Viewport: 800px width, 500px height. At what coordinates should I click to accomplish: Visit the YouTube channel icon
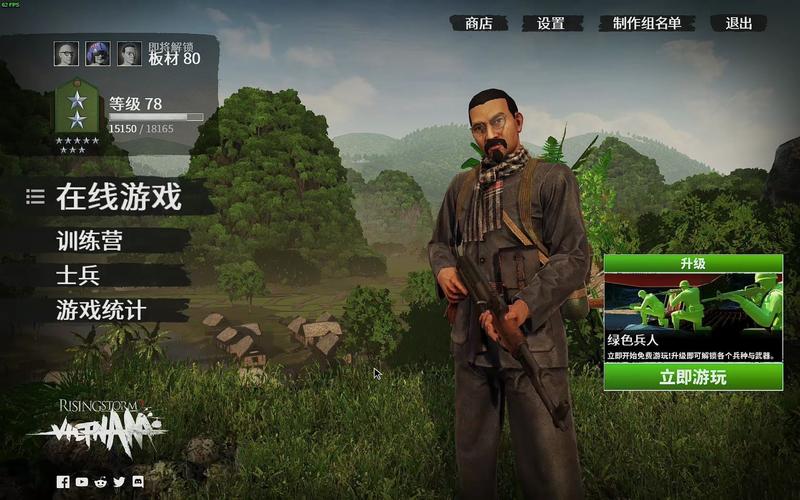82,482
